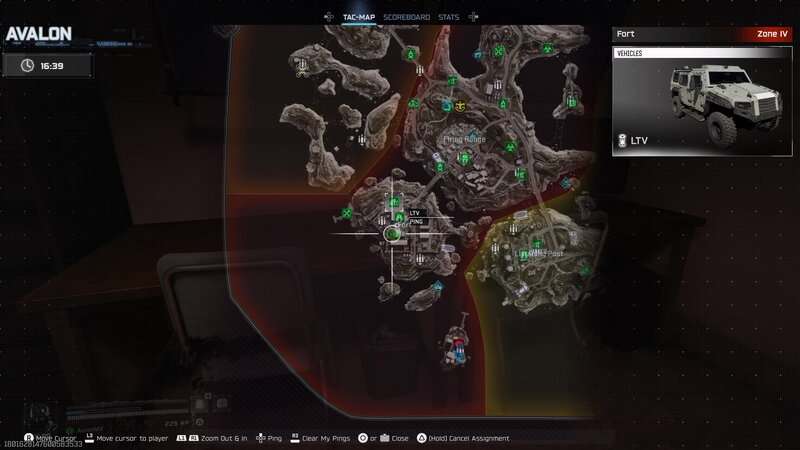Choose the Ping option beside the cursor
This screenshot has height=450, width=800.
tap(416, 221)
